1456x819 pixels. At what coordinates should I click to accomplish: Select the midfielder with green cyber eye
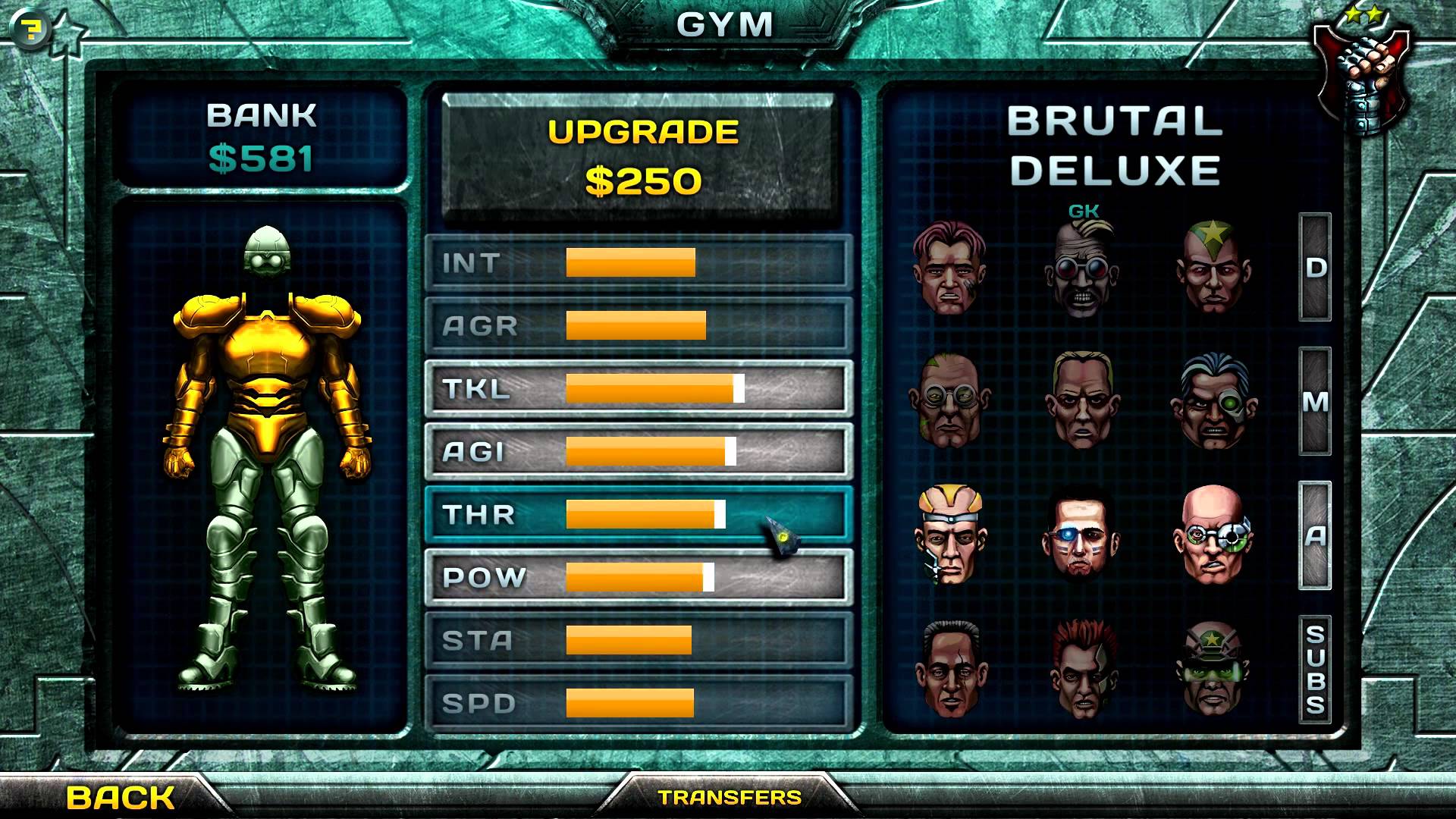click(1211, 400)
